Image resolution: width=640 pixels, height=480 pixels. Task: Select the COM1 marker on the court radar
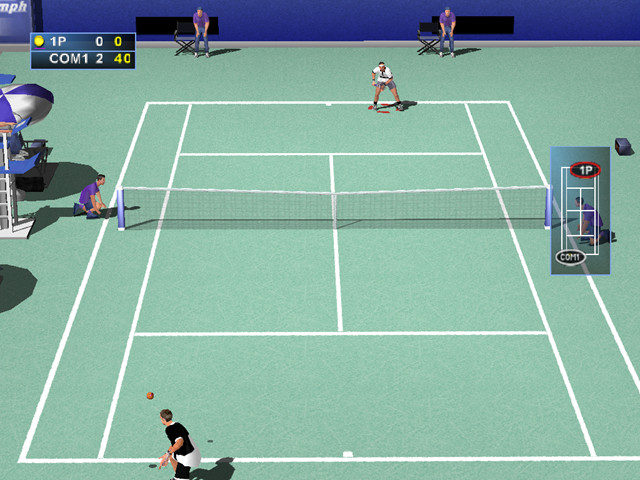tap(570, 257)
